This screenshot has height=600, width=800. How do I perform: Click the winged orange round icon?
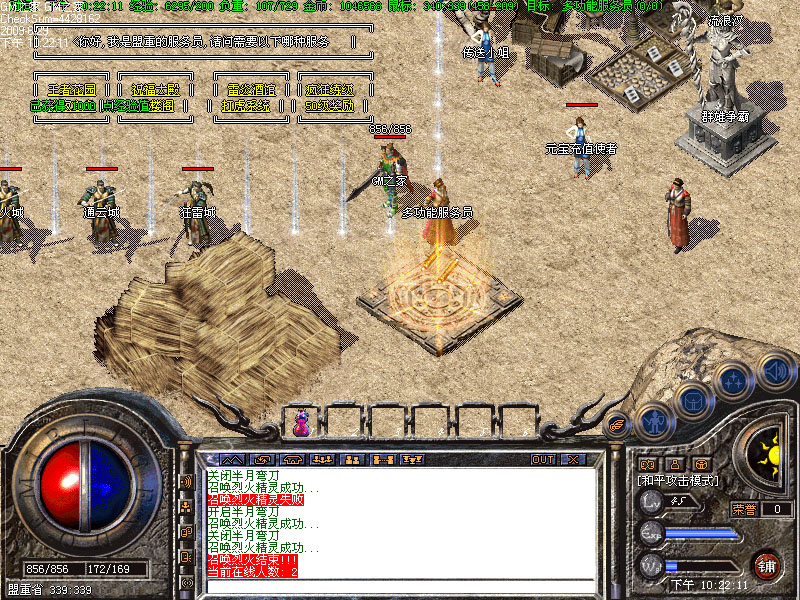(618, 423)
